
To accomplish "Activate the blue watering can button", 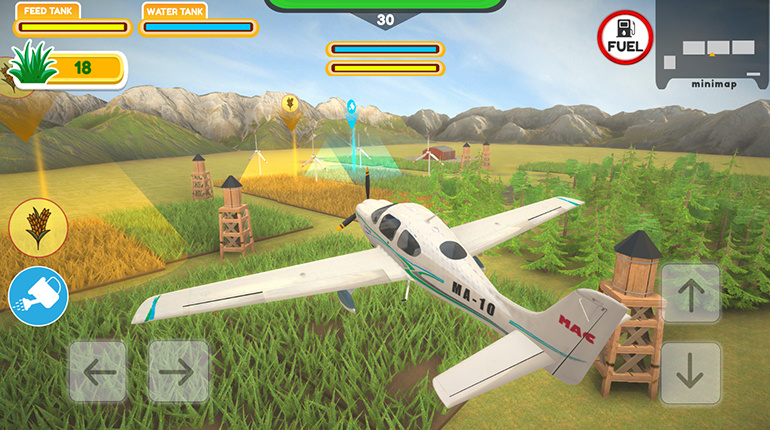I will (x=38, y=297).
